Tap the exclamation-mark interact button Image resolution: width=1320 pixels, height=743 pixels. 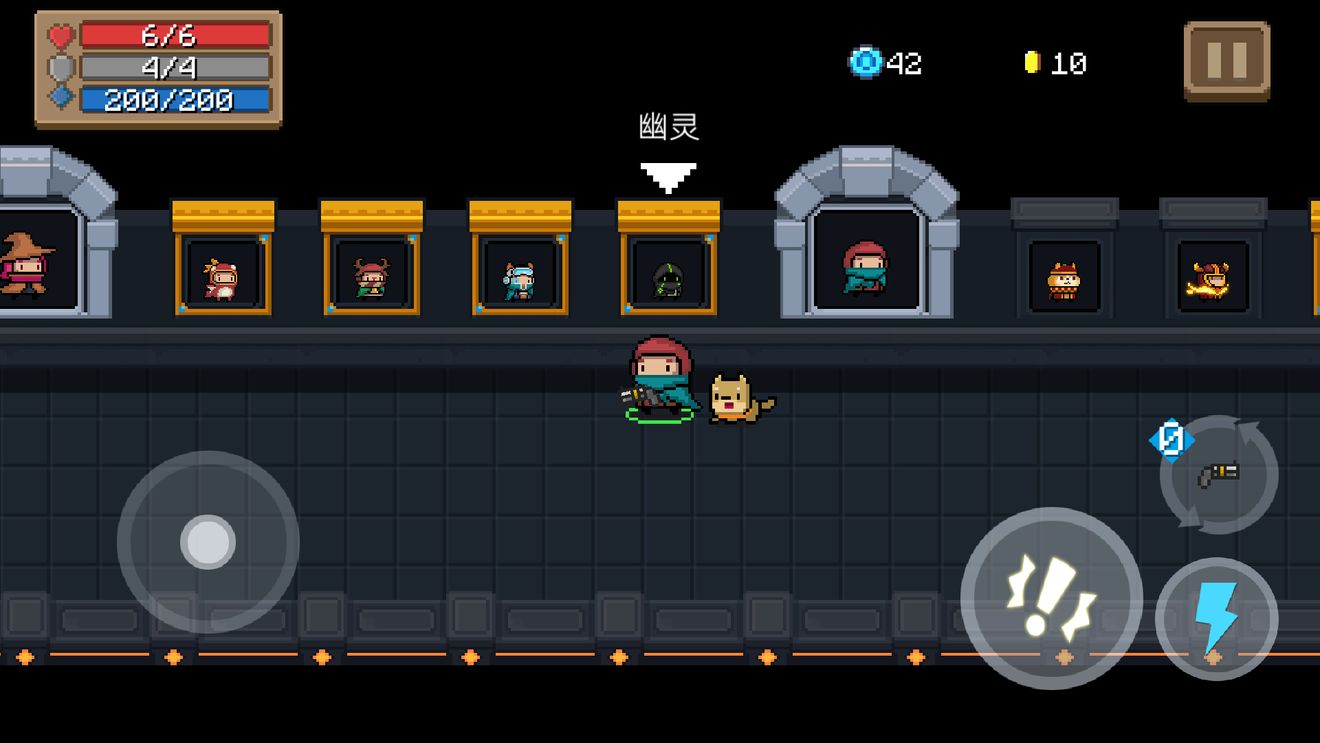point(1051,598)
